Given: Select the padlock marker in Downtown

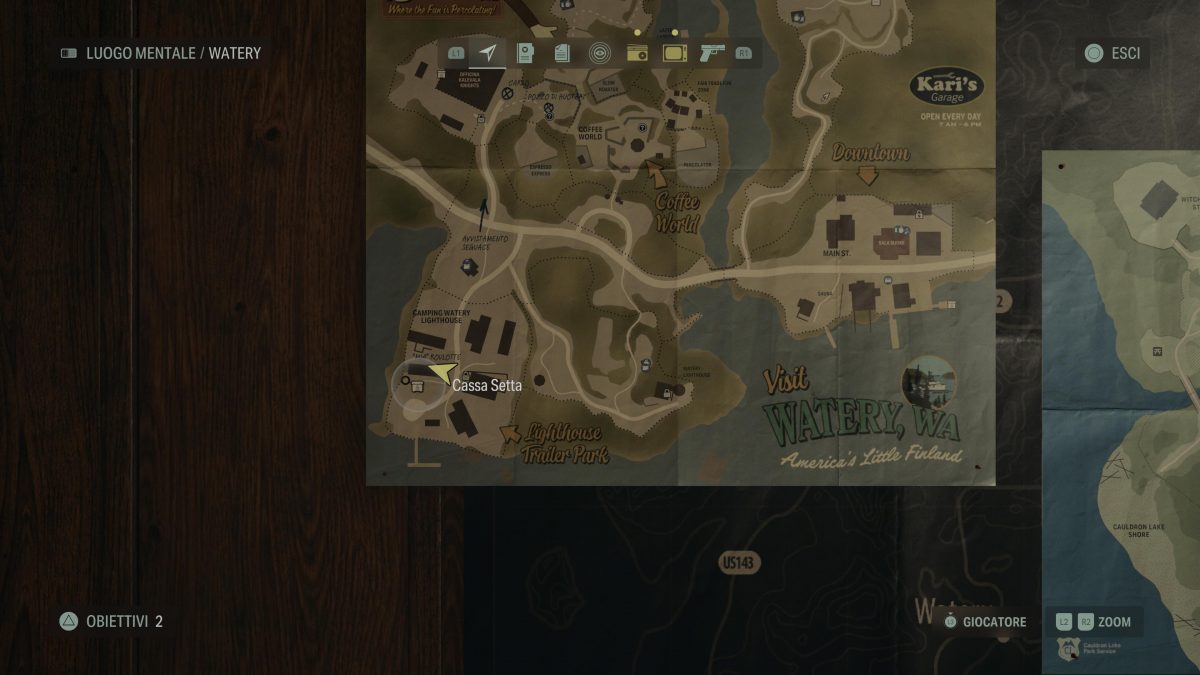Looking at the screenshot, I should [917, 213].
